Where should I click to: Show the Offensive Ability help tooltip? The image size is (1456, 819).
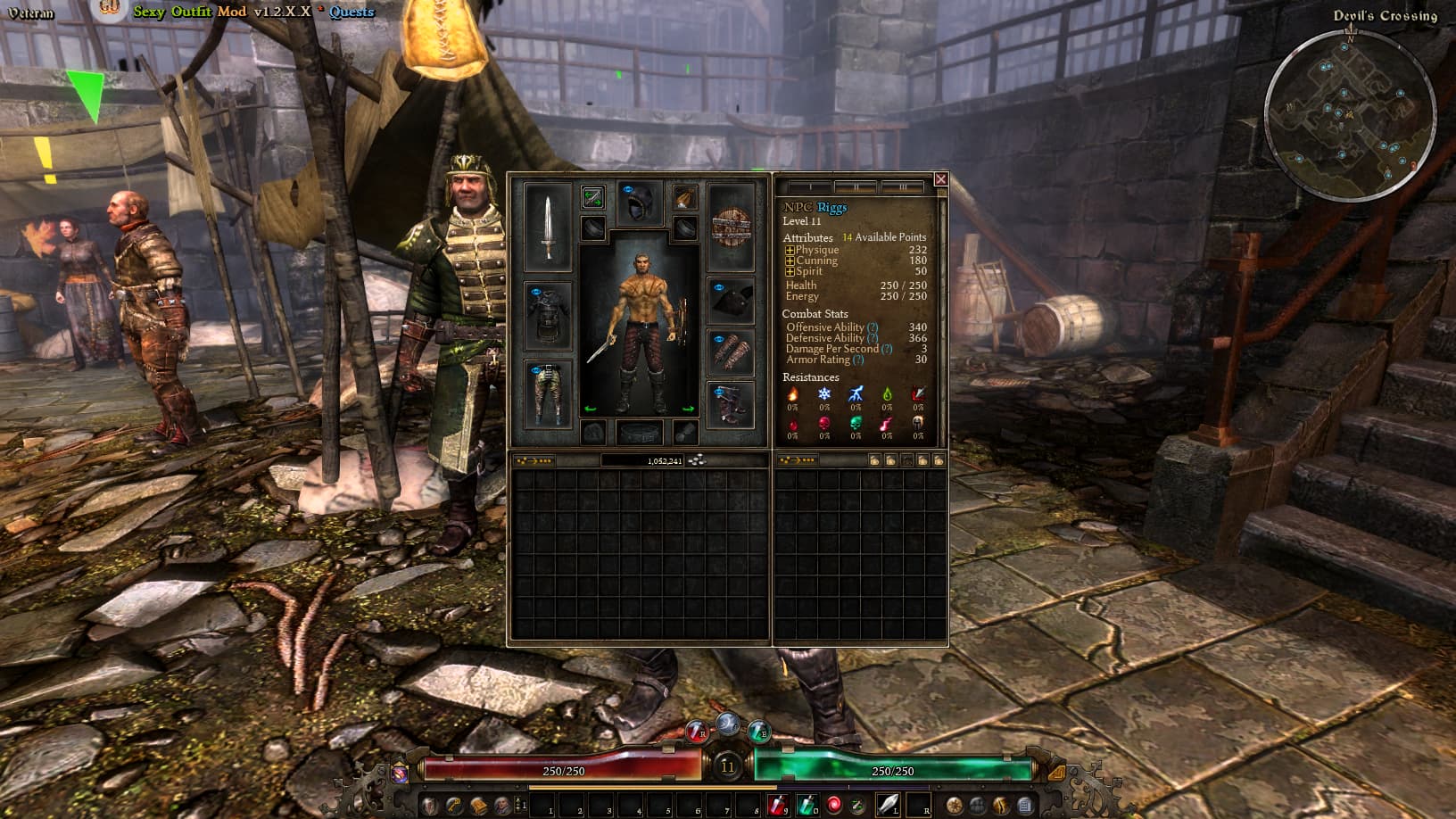873,327
